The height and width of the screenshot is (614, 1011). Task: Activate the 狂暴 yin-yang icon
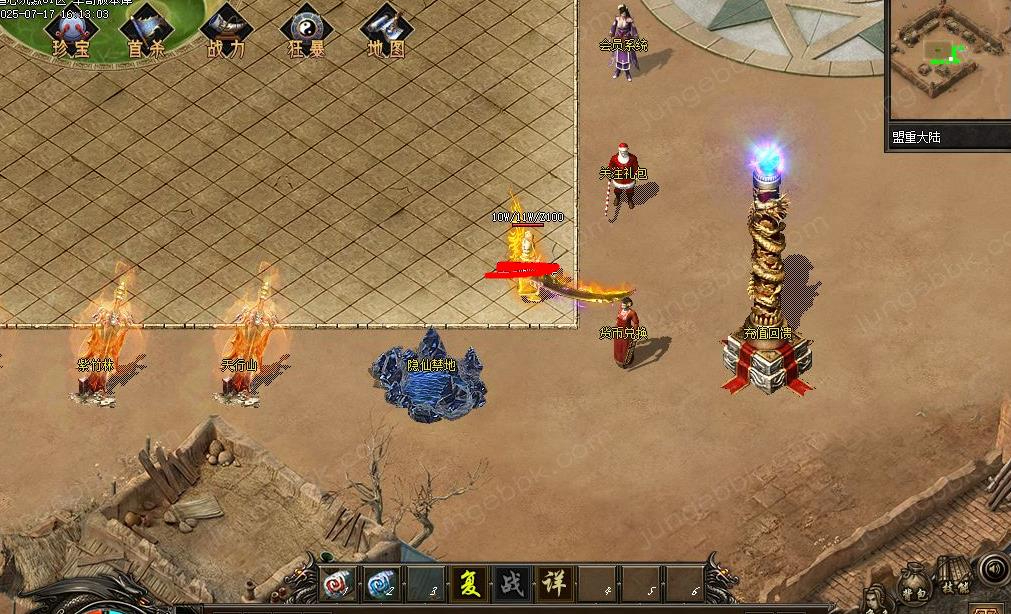(x=306, y=31)
